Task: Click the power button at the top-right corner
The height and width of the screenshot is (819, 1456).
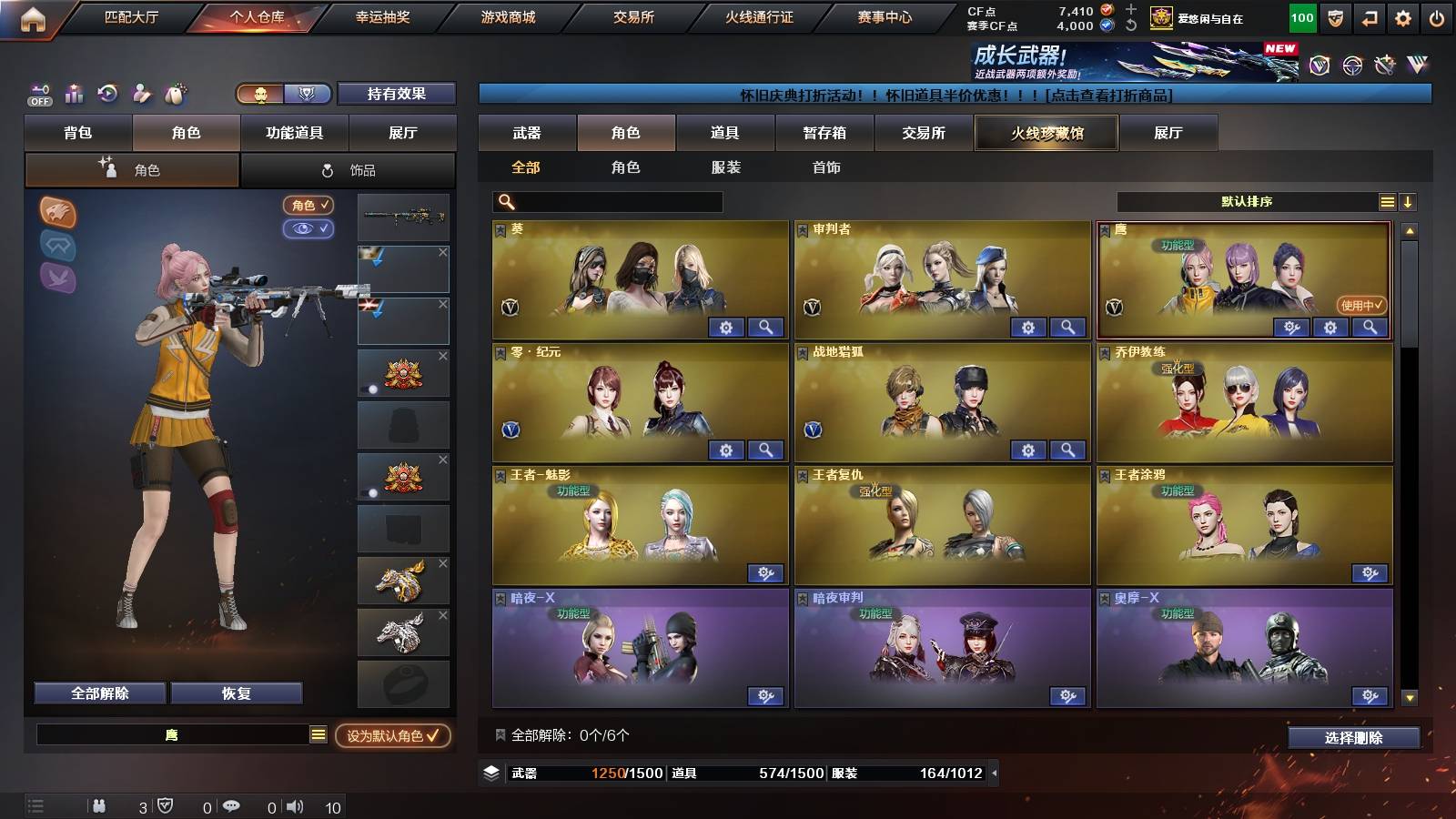Action: (1435, 16)
